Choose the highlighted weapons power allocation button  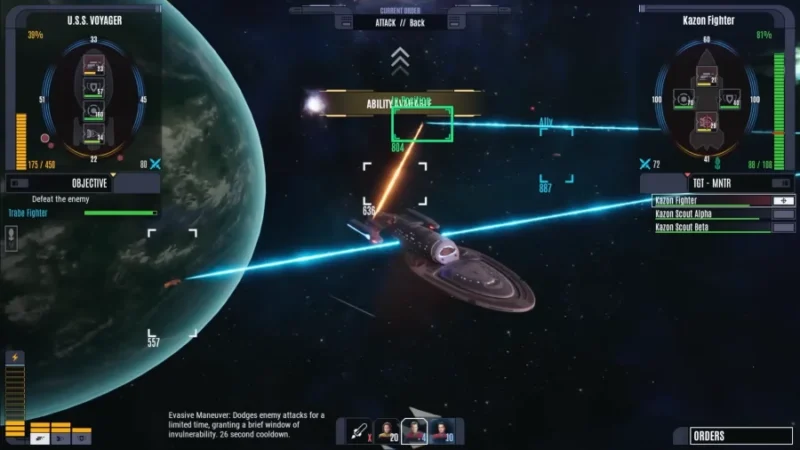click(38, 437)
